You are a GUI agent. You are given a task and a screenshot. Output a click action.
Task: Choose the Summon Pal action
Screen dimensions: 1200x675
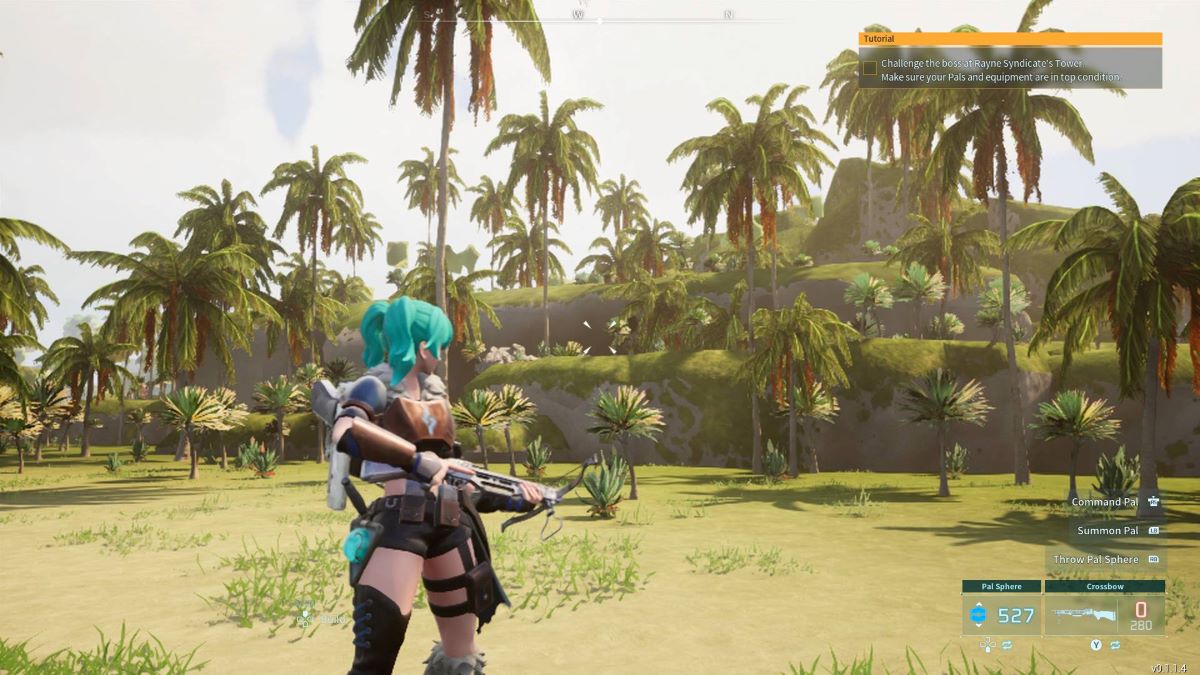tap(1107, 531)
